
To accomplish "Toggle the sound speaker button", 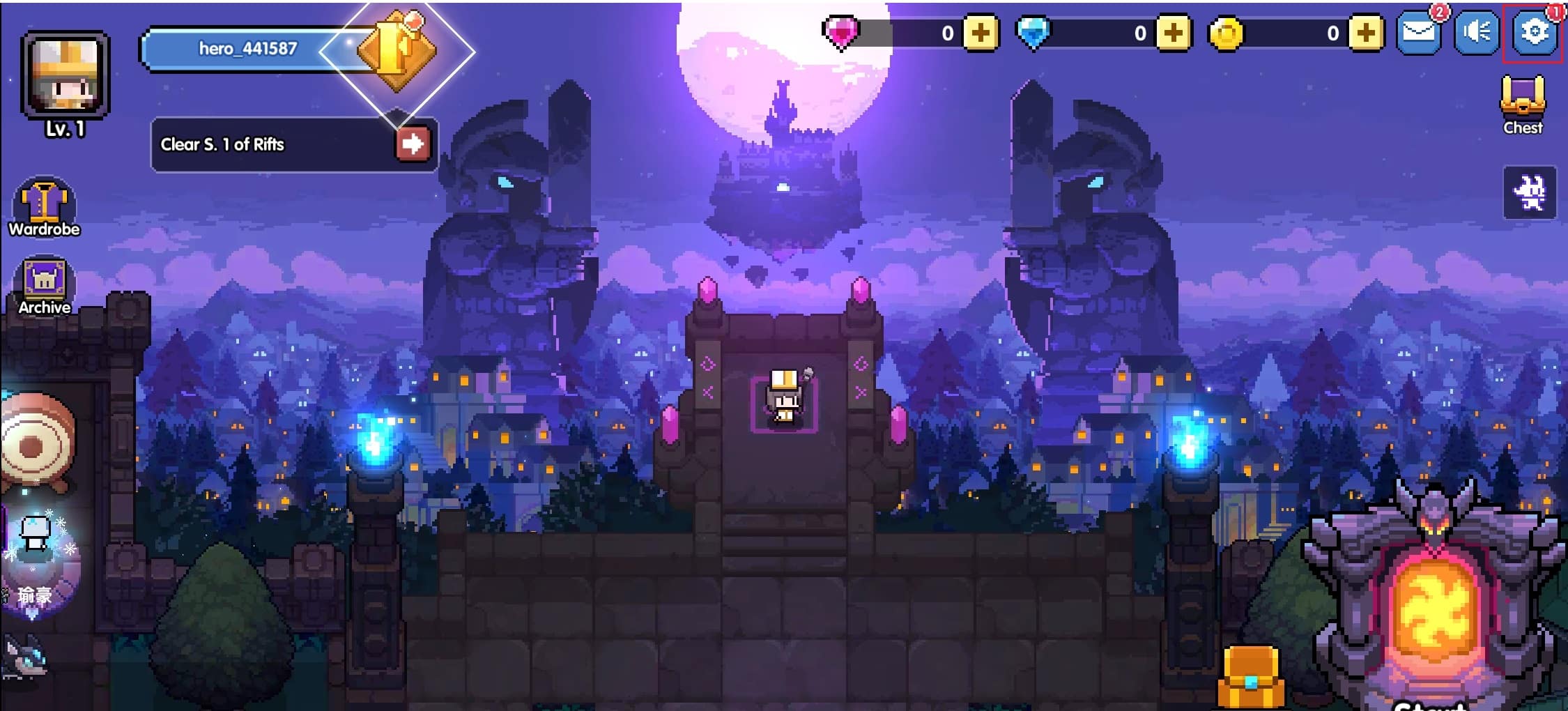I will point(1476,33).
